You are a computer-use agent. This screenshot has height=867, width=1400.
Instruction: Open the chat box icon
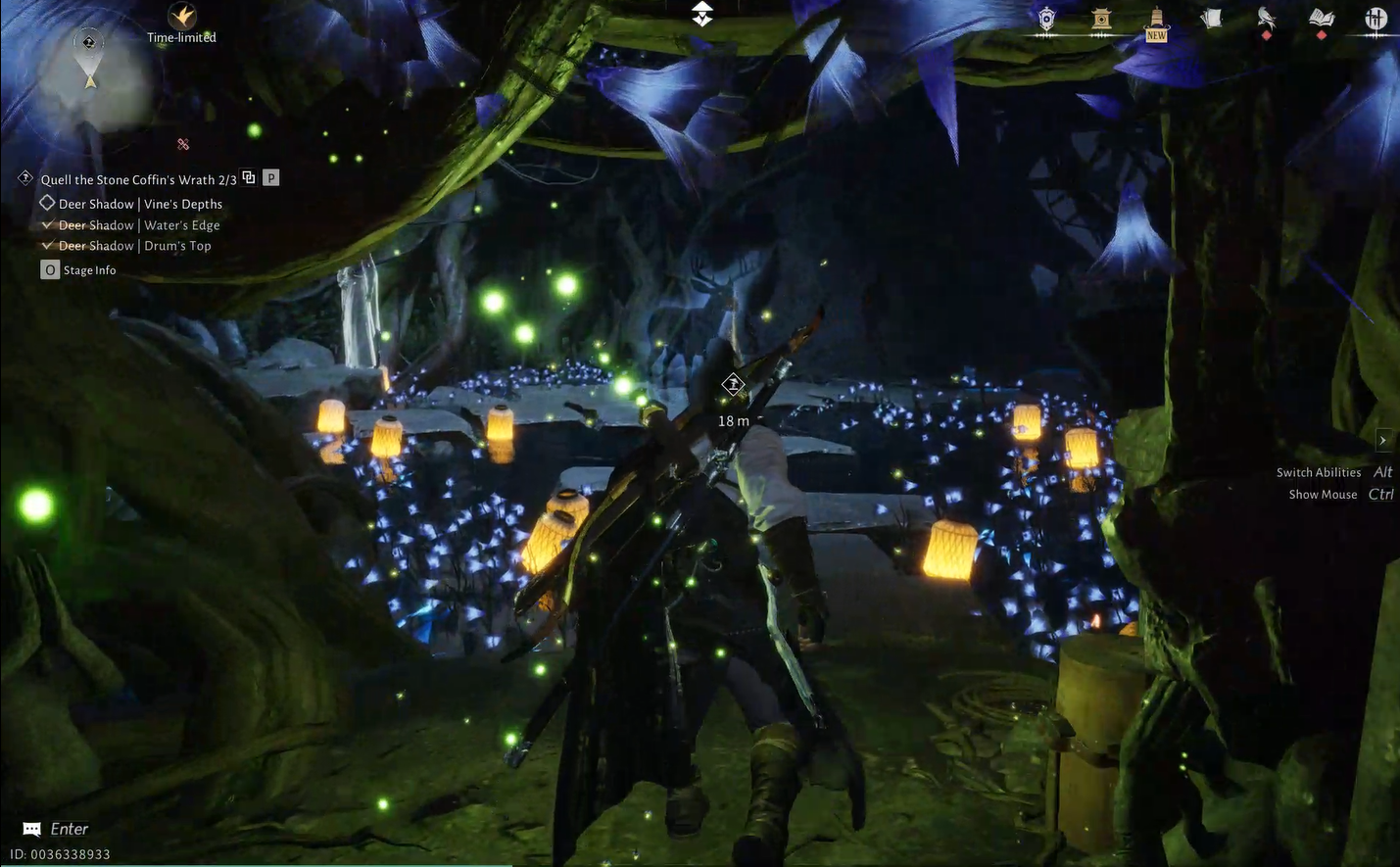[31, 830]
